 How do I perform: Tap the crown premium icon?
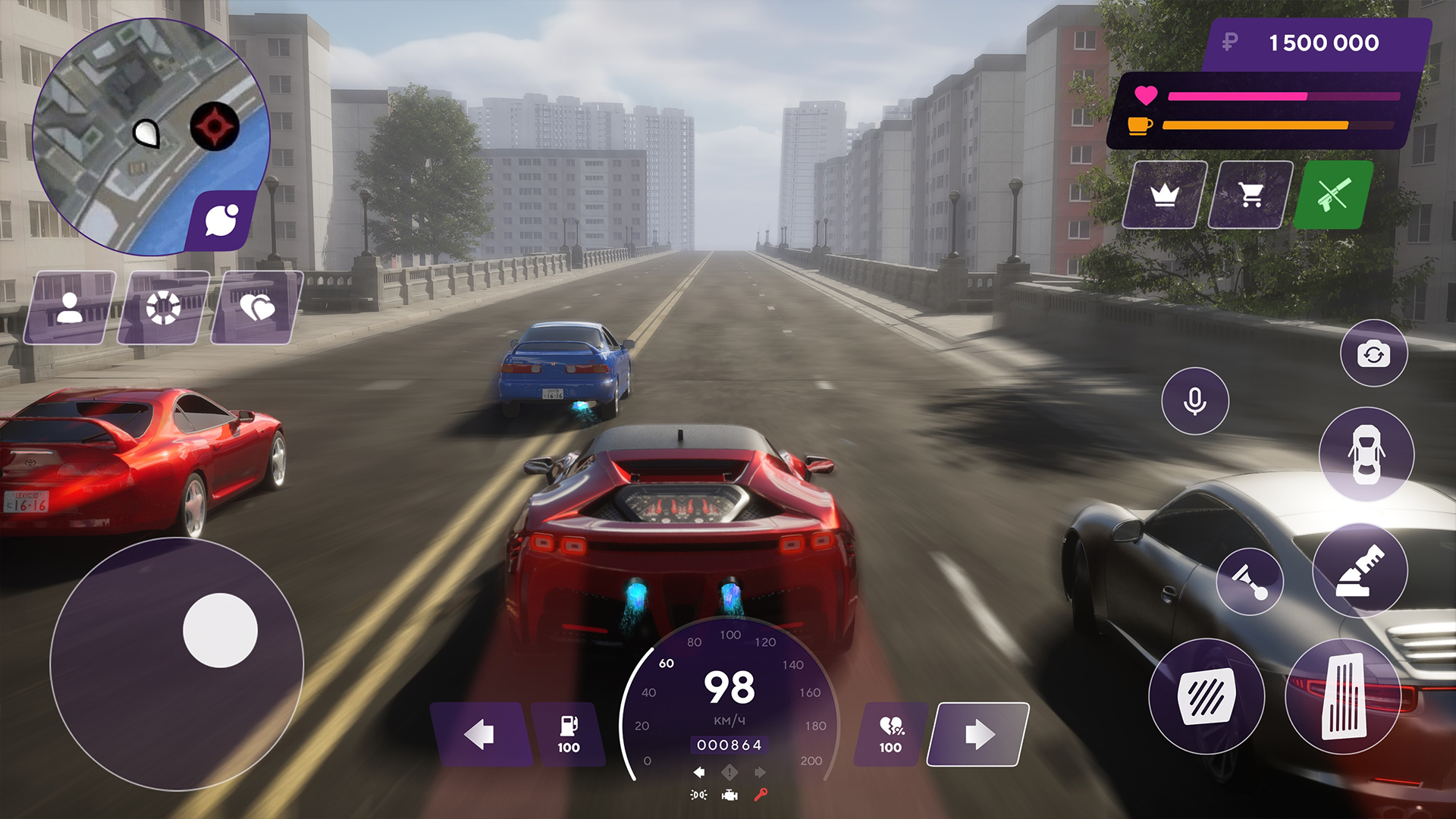pos(1166,196)
